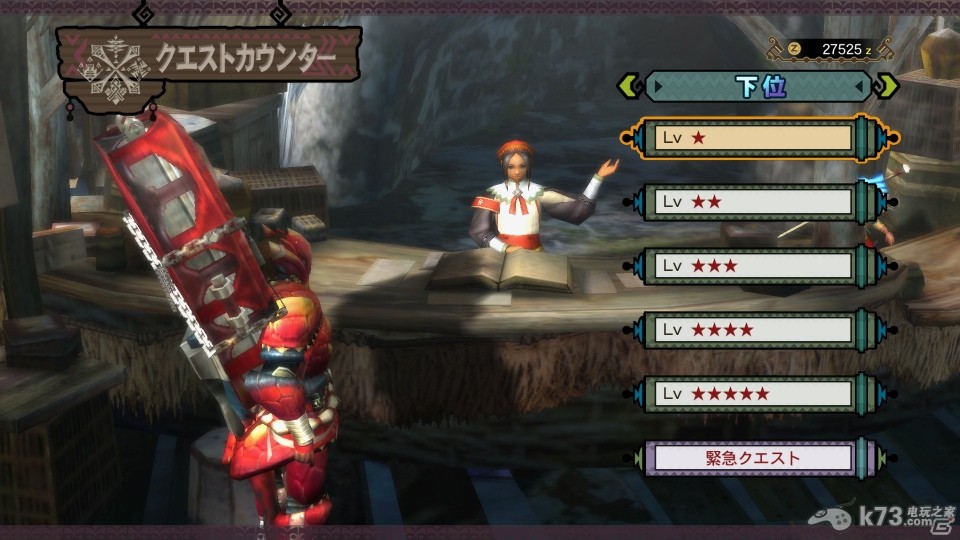
Task: Click the left arrow beside 下位
Action: pyautogui.click(x=630, y=86)
